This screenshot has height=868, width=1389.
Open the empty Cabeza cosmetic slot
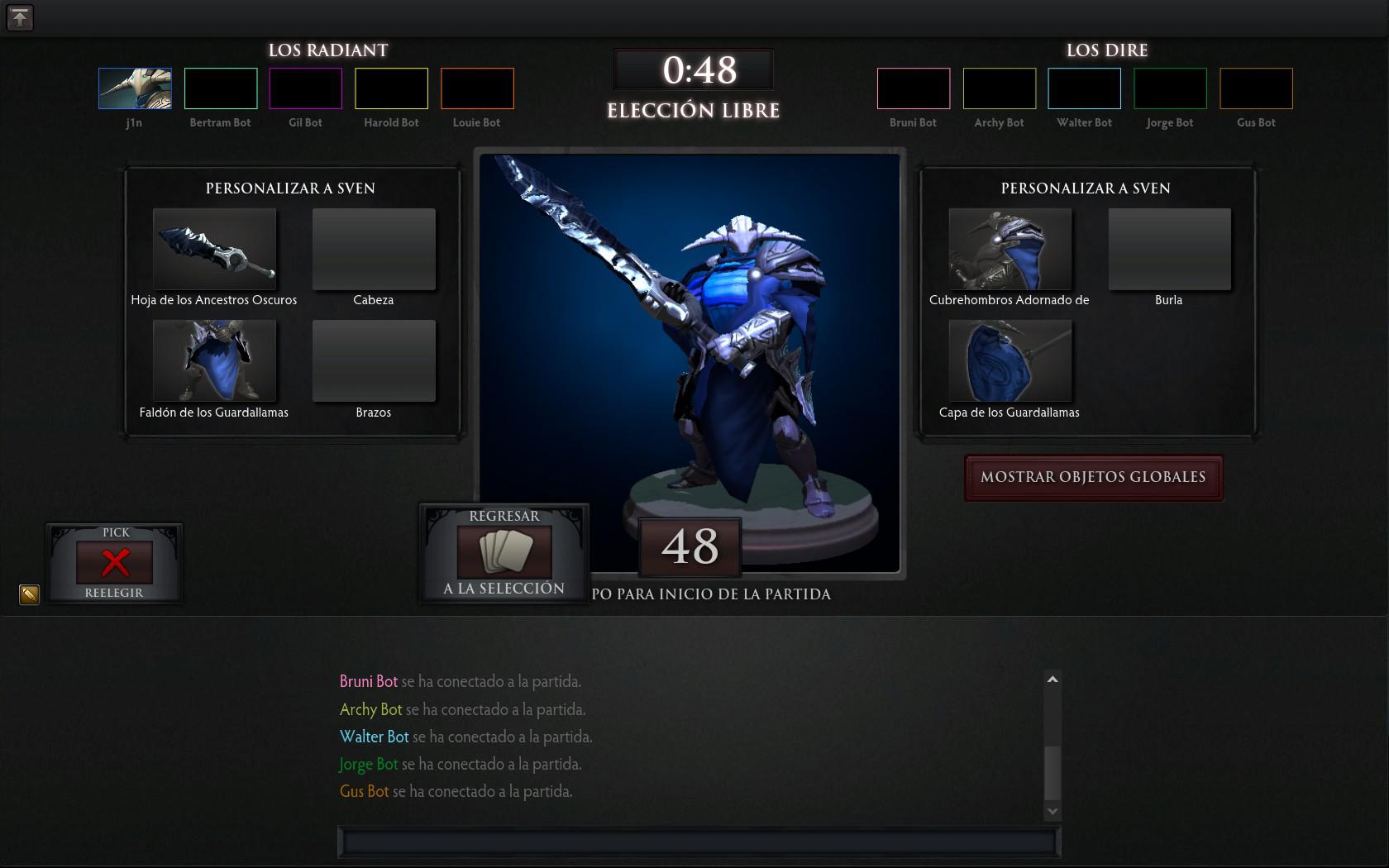[374, 249]
